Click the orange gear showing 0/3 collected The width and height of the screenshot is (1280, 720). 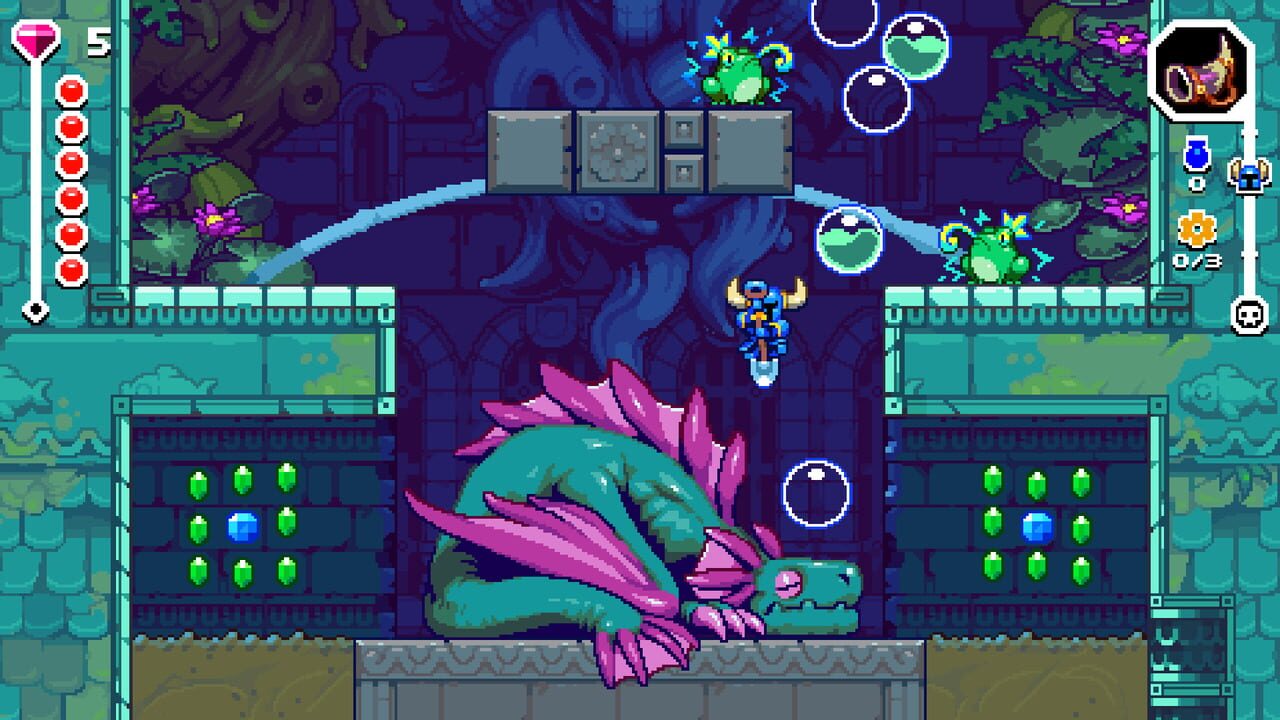click(1196, 229)
